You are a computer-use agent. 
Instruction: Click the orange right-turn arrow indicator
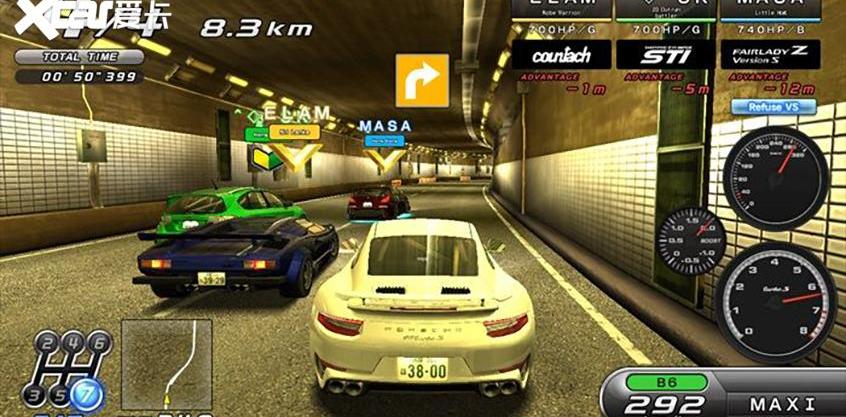click(422, 80)
